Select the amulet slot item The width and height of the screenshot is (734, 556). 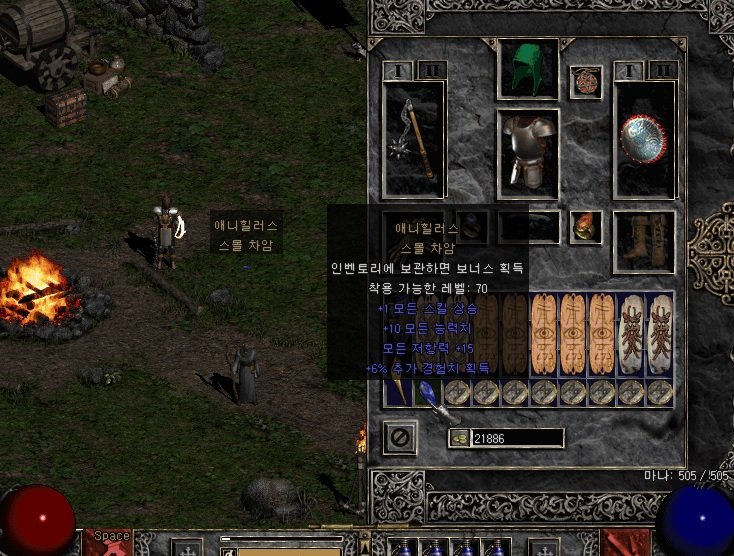(x=585, y=82)
